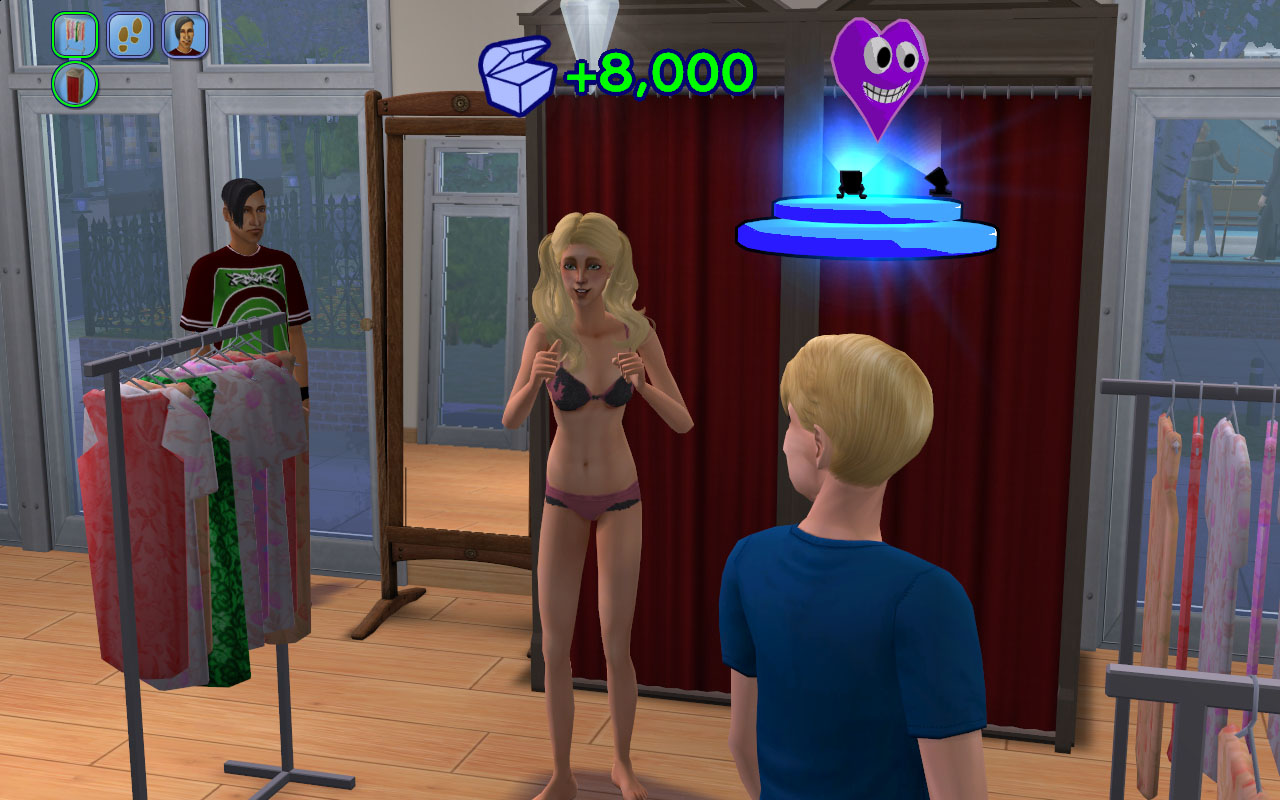Cancel the red changing booth action
The image size is (1280, 800).
coord(75,84)
